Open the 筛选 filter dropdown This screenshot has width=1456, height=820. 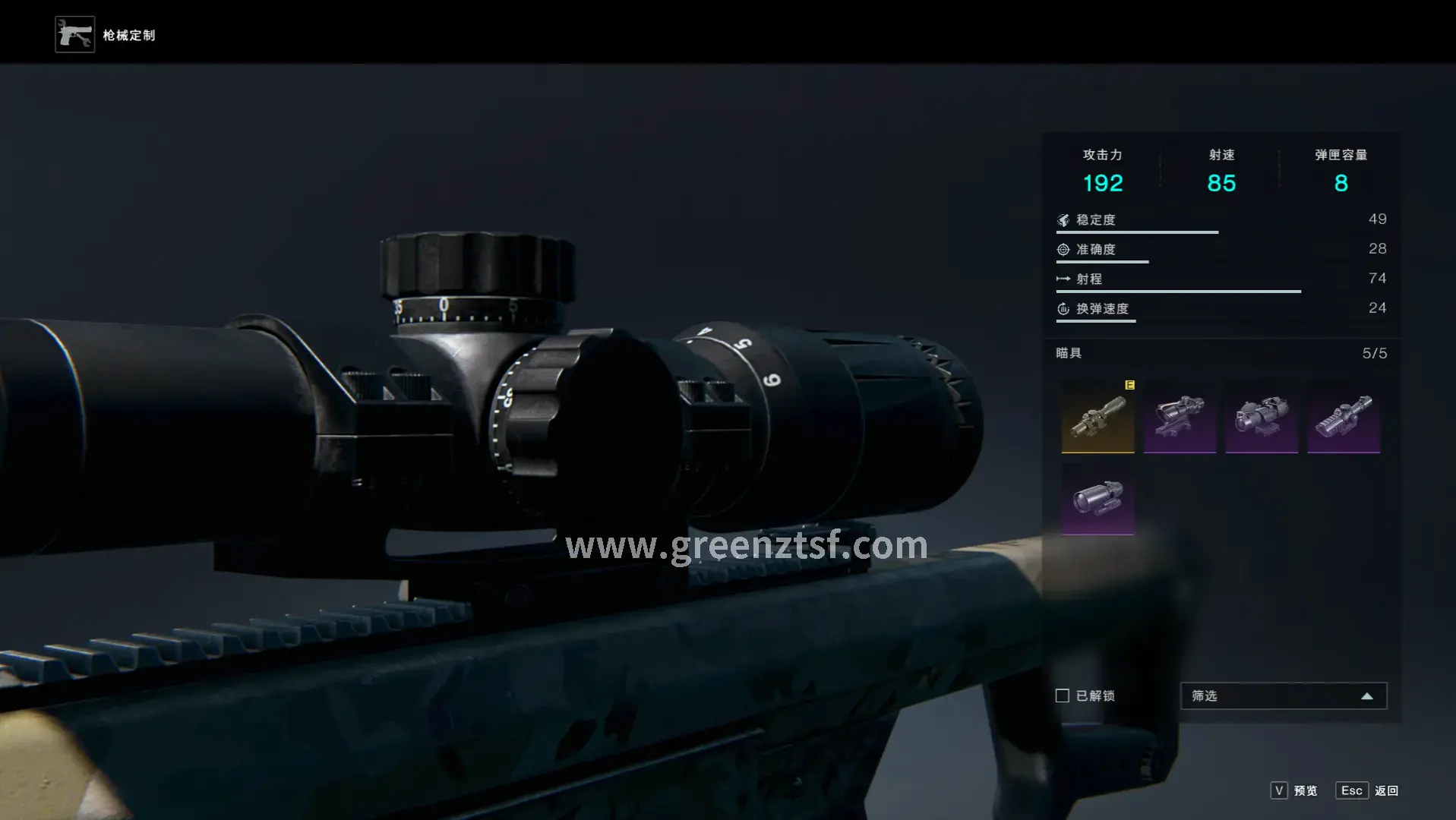(x=1283, y=695)
